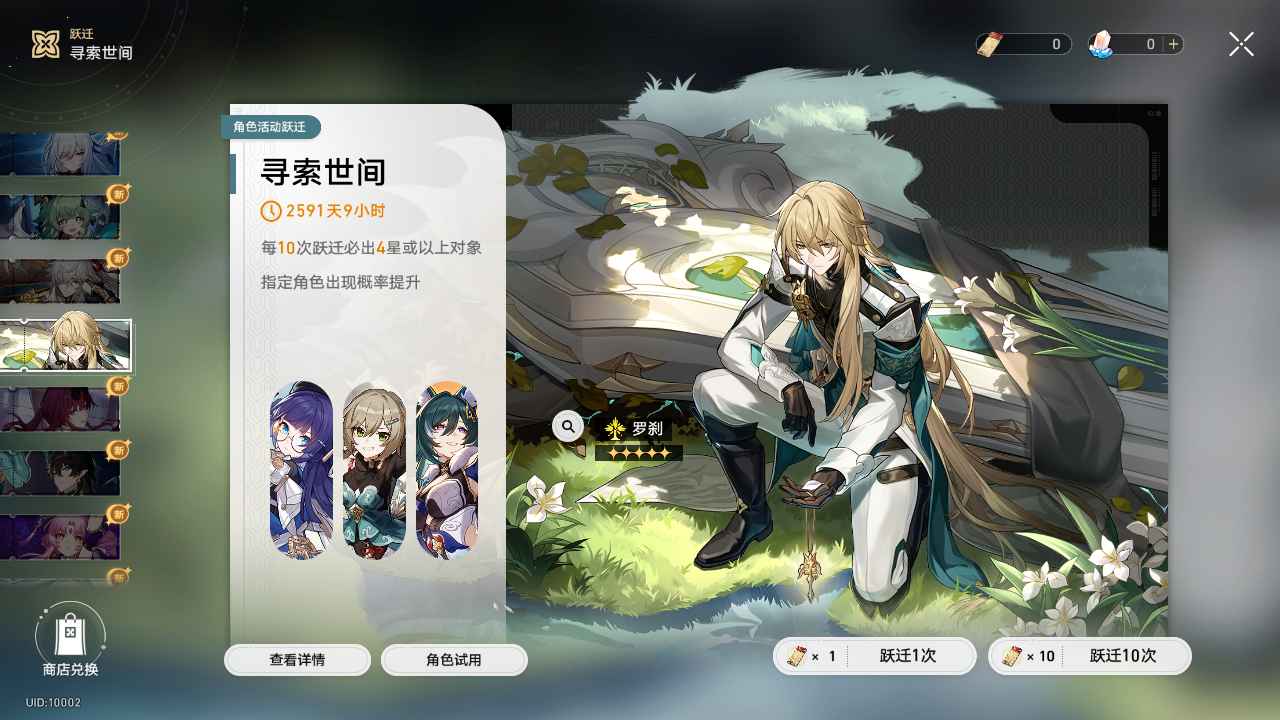
Task: Select the Kafka banner below the current one
Action: coord(65,410)
